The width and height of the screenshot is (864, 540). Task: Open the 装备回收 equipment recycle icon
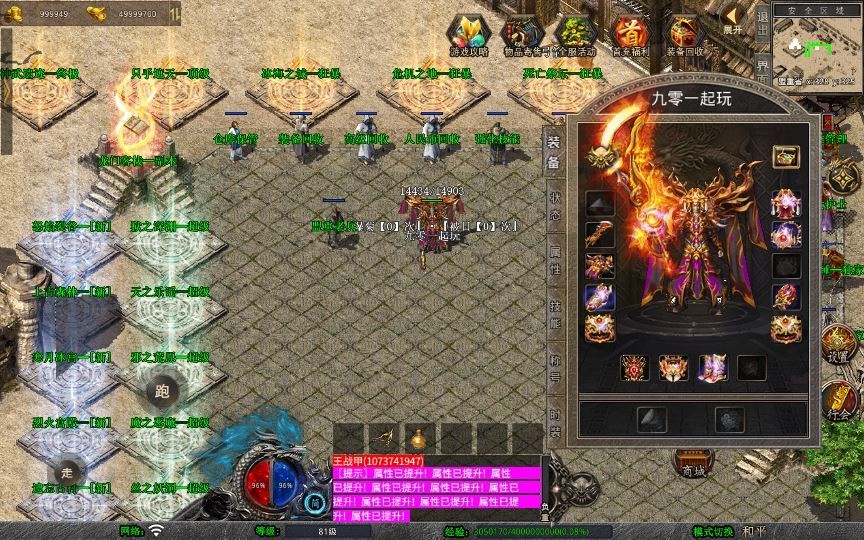685,36
